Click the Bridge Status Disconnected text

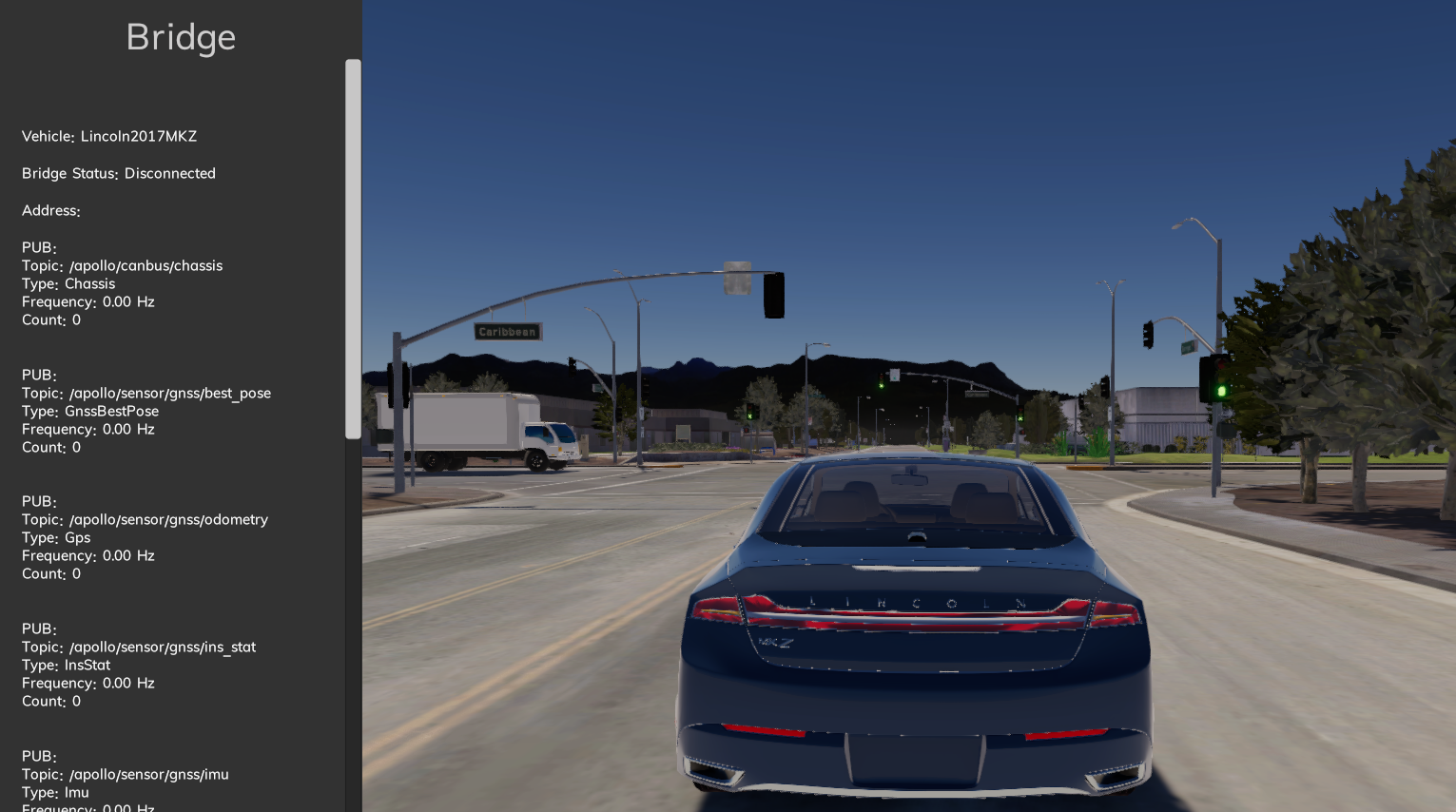(118, 173)
